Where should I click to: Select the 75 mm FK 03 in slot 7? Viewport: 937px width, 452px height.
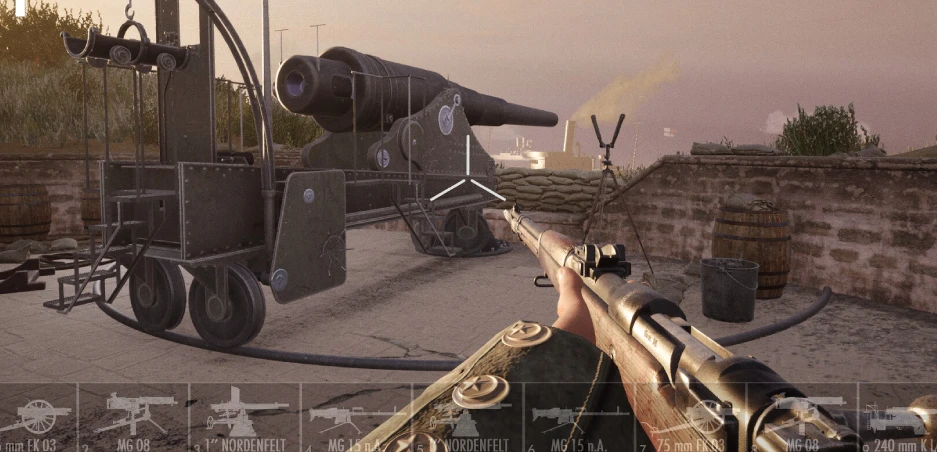pos(690,416)
